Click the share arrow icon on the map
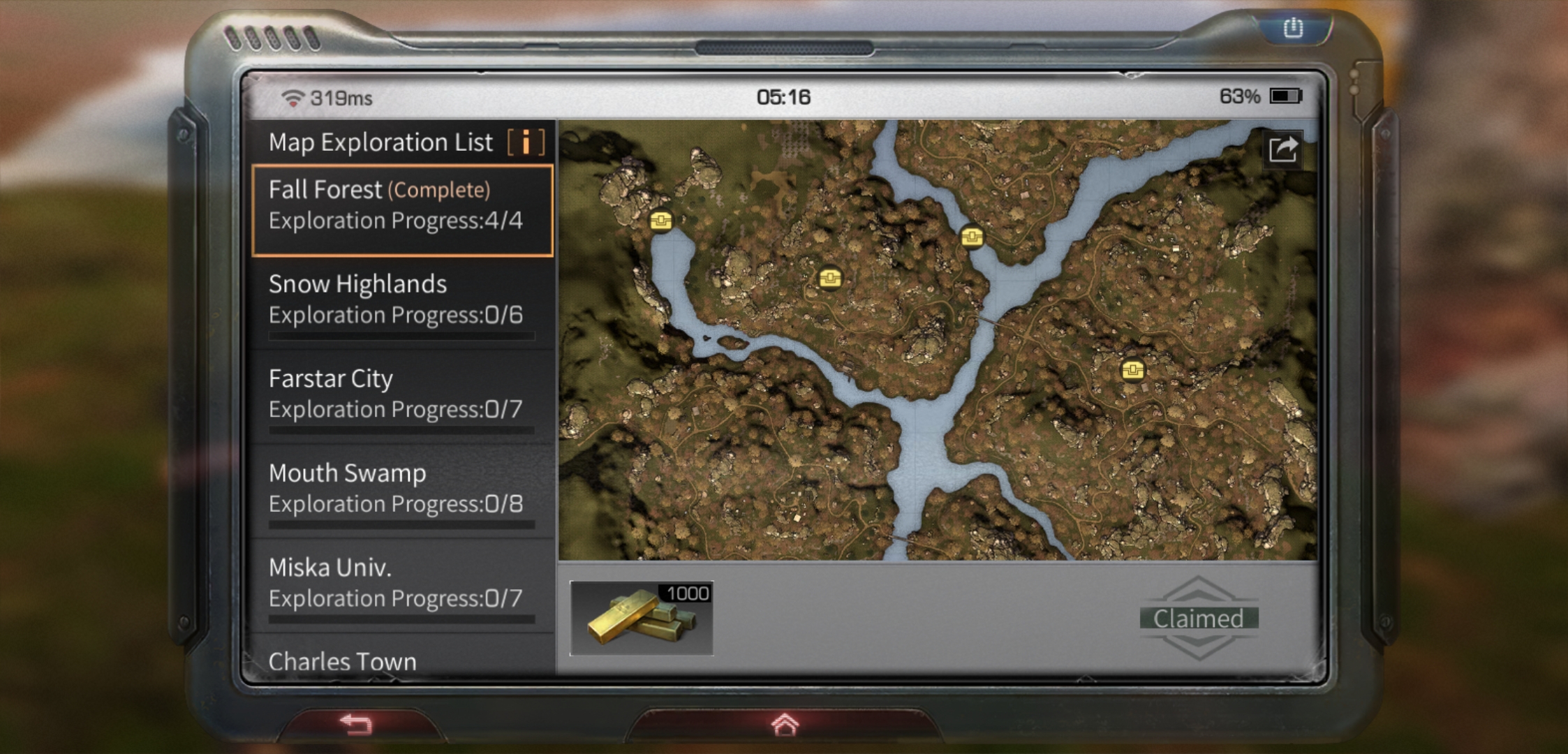1568x754 pixels. click(x=1282, y=149)
